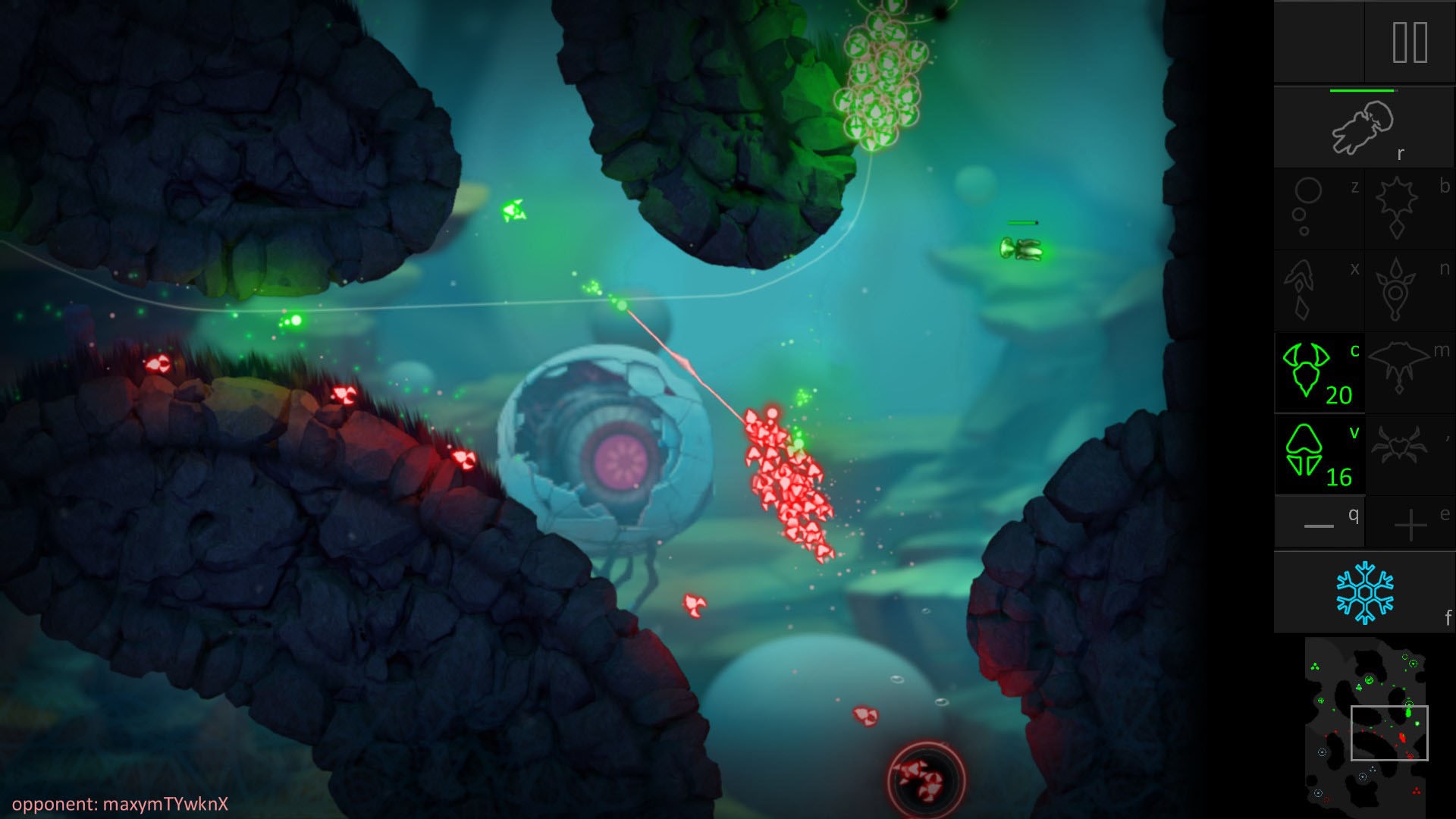Click the minus button to decrease
Viewport: 1456px width, 819px height.
[1319, 523]
